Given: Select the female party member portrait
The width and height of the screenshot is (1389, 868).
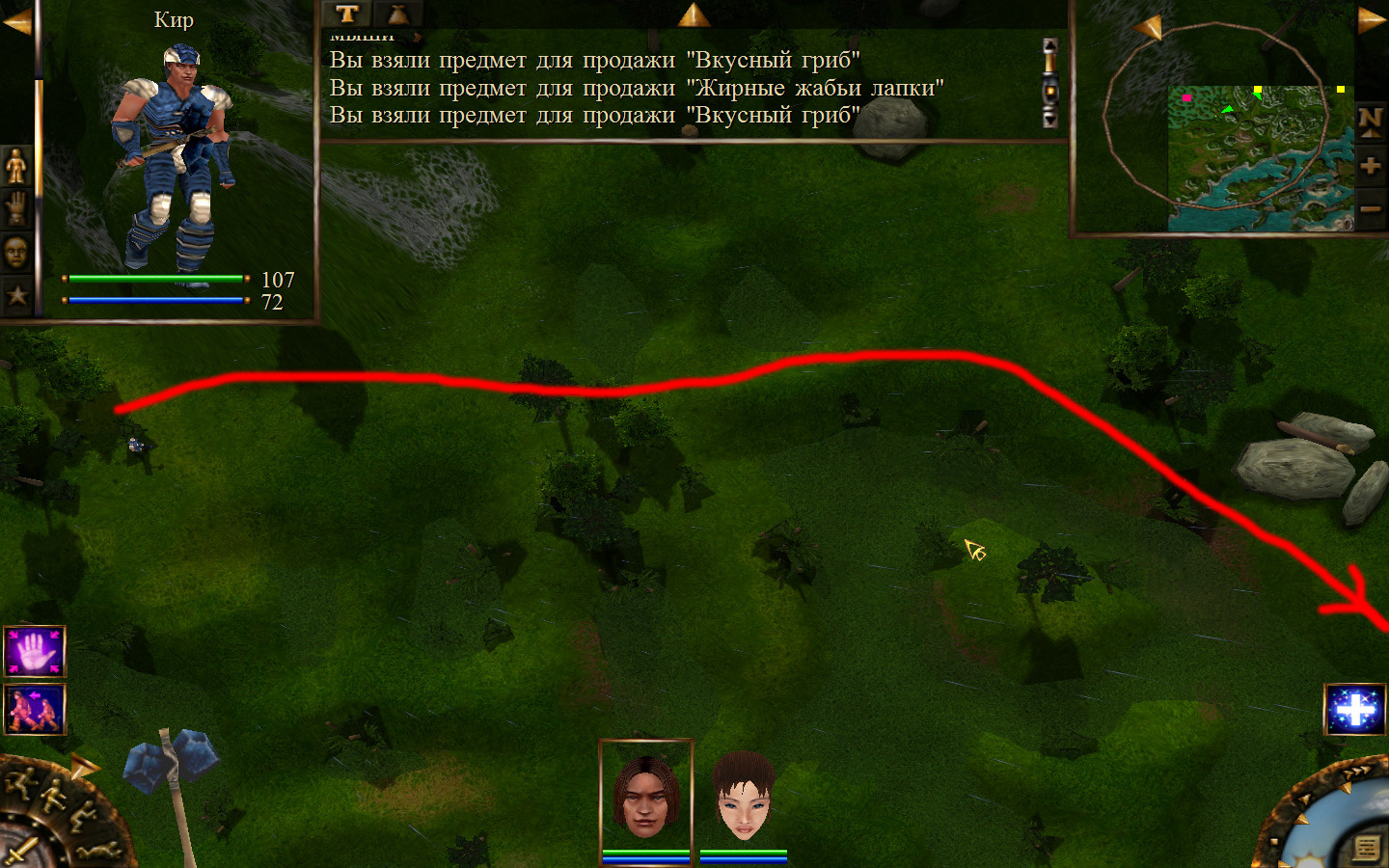Looking at the screenshot, I should 743,799.
